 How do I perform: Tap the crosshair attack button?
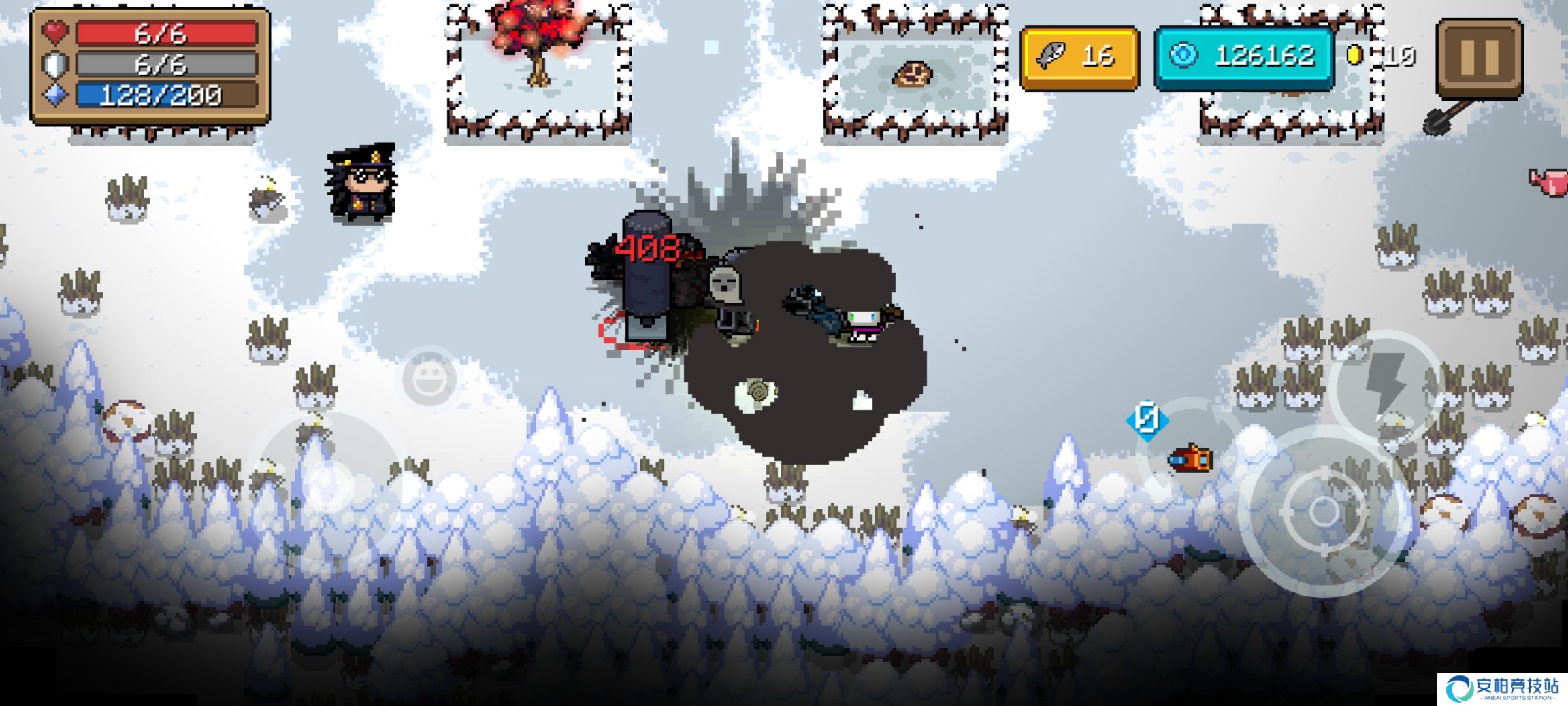click(x=1324, y=511)
